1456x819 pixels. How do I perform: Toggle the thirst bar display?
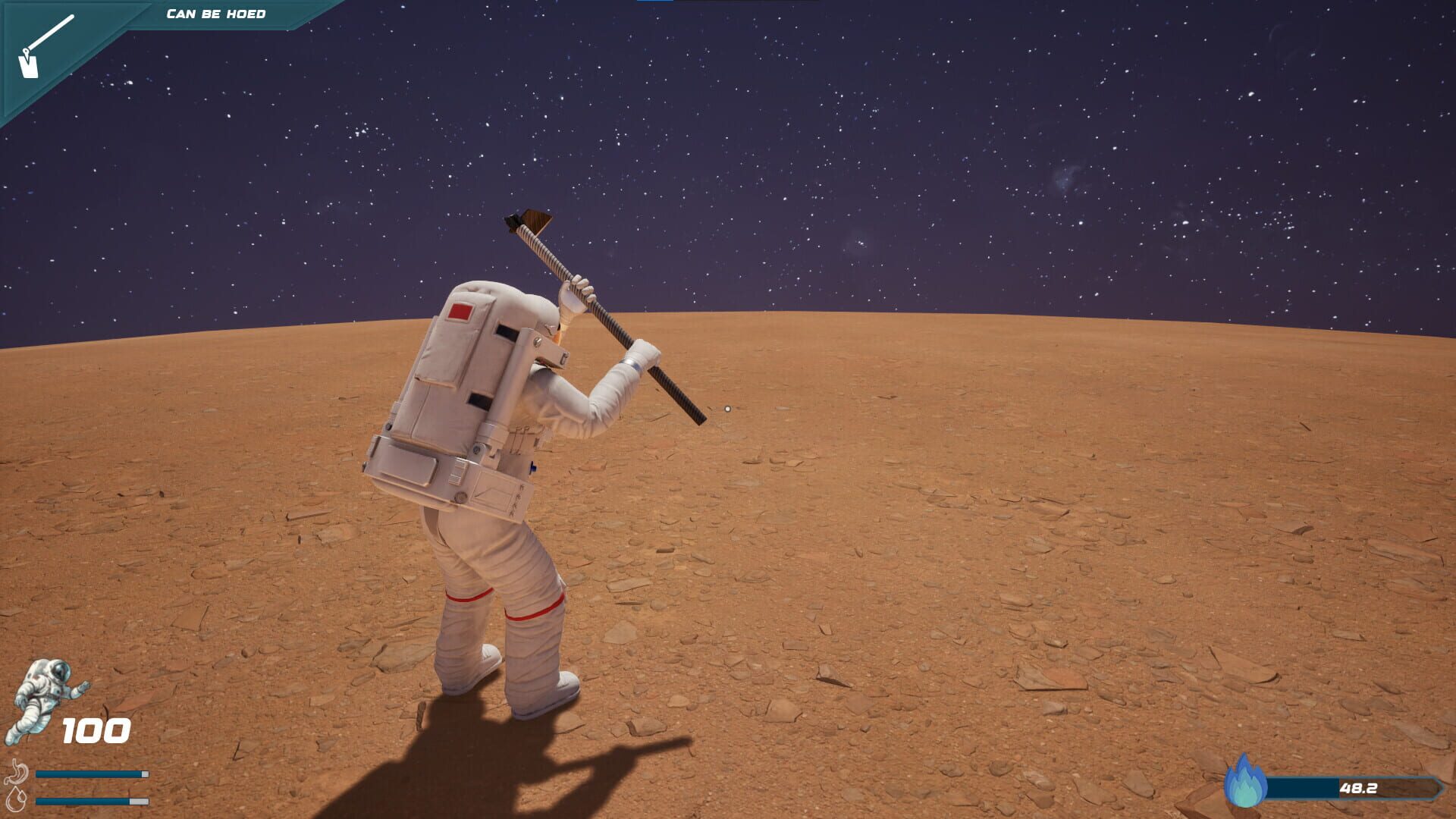point(91,800)
